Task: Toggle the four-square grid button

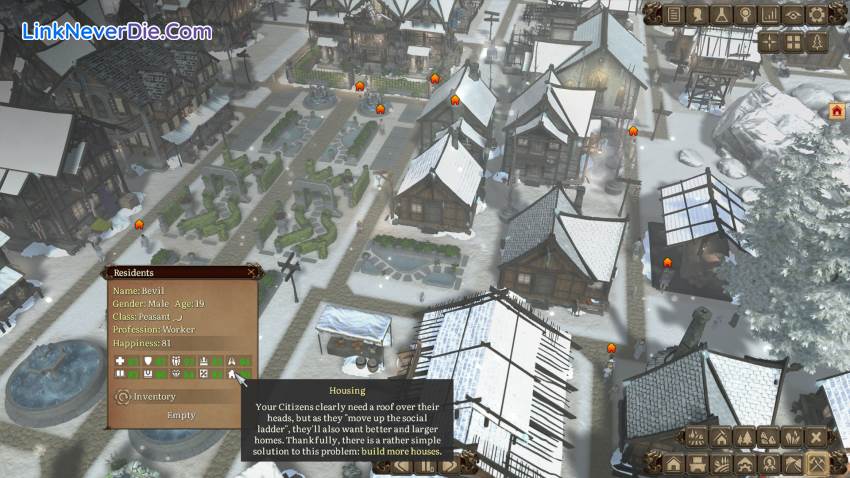Action: pyautogui.click(x=793, y=42)
